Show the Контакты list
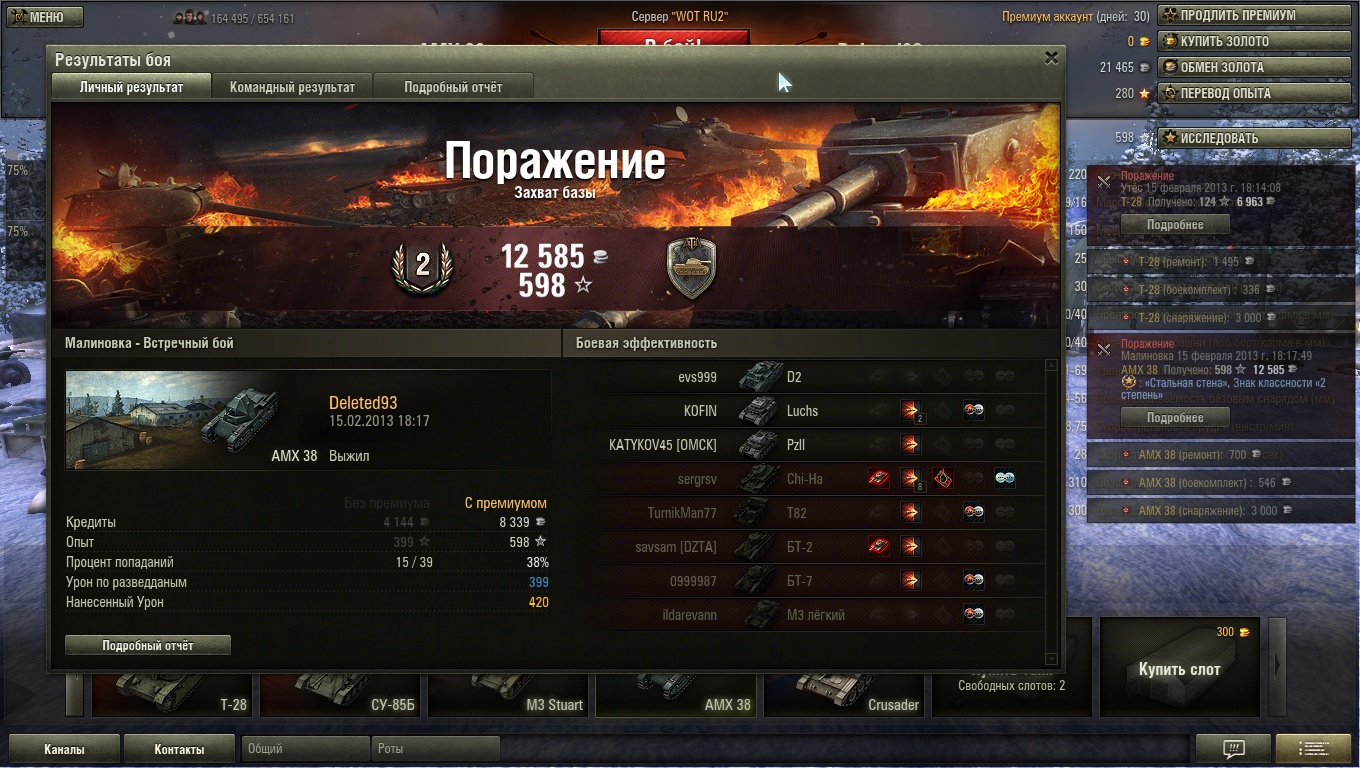Image resolution: width=1360 pixels, height=768 pixels. [x=179, y=749]
